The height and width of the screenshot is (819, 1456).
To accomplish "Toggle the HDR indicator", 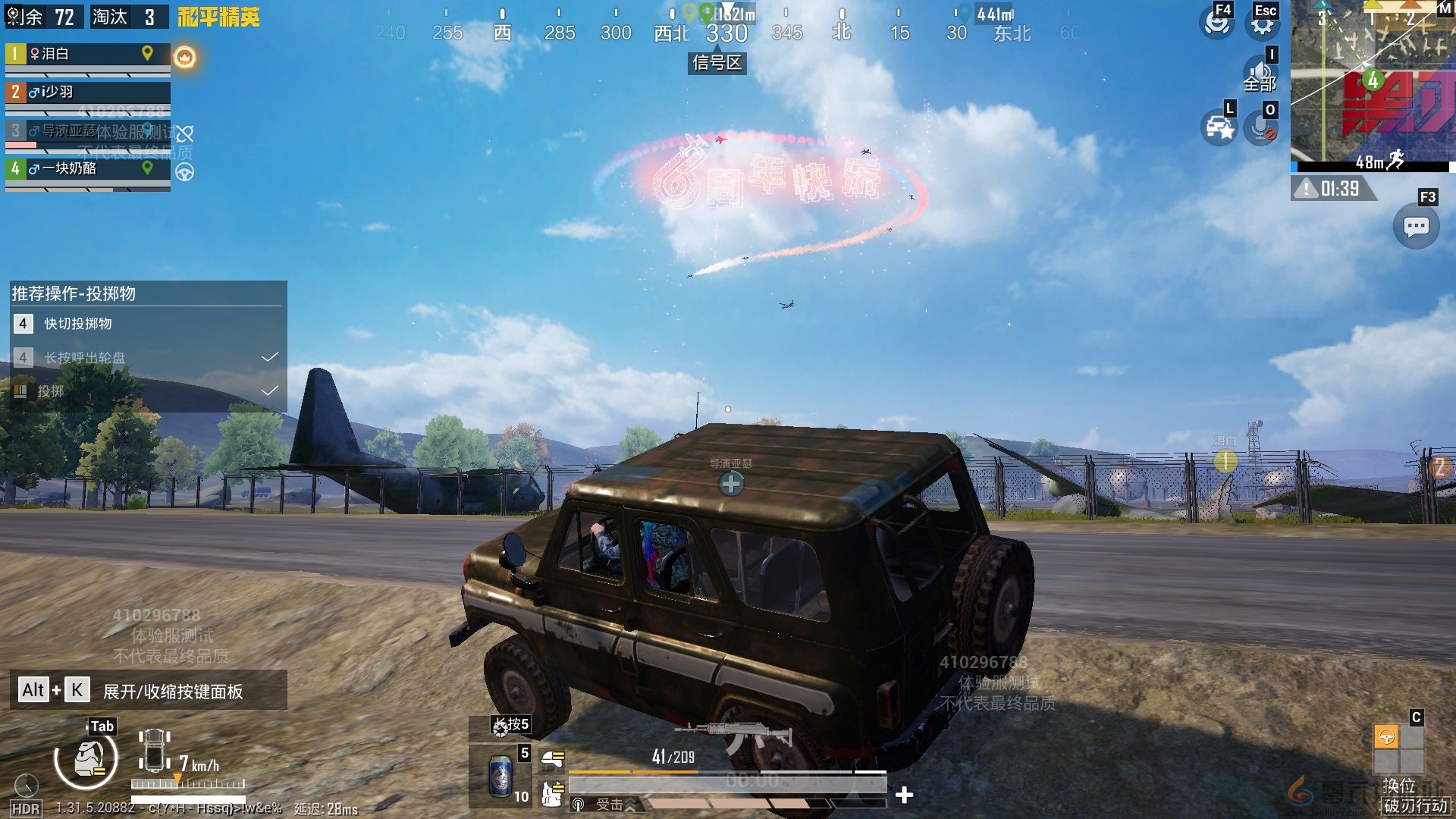I will [x=26, y=808].
